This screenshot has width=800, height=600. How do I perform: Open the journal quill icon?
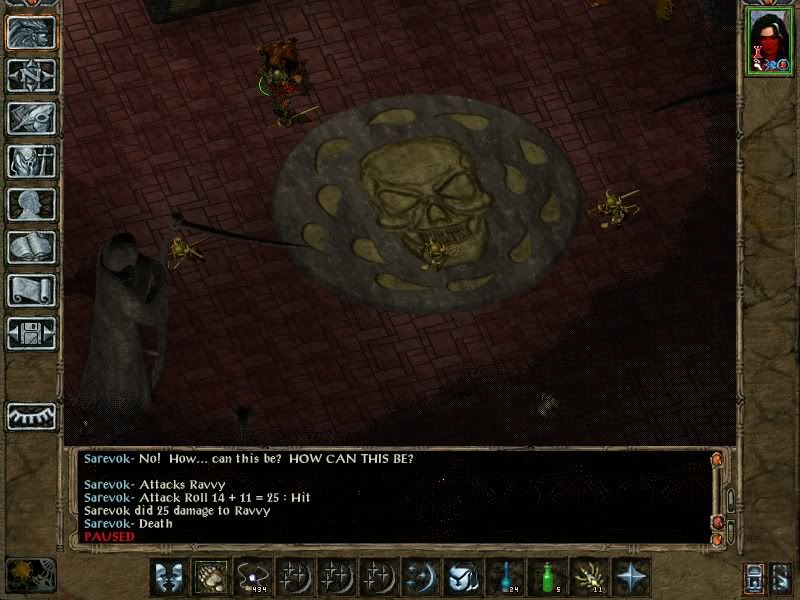click(x=31, y=118)
